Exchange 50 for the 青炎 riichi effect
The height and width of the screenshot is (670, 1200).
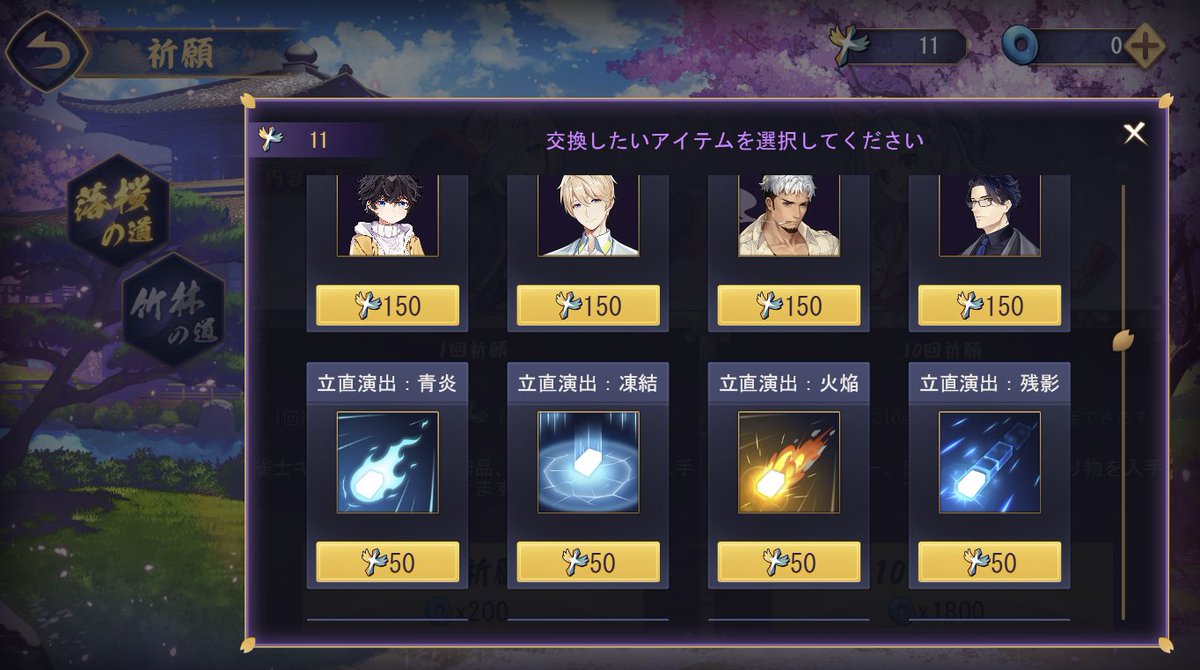(x=388, y=562)
